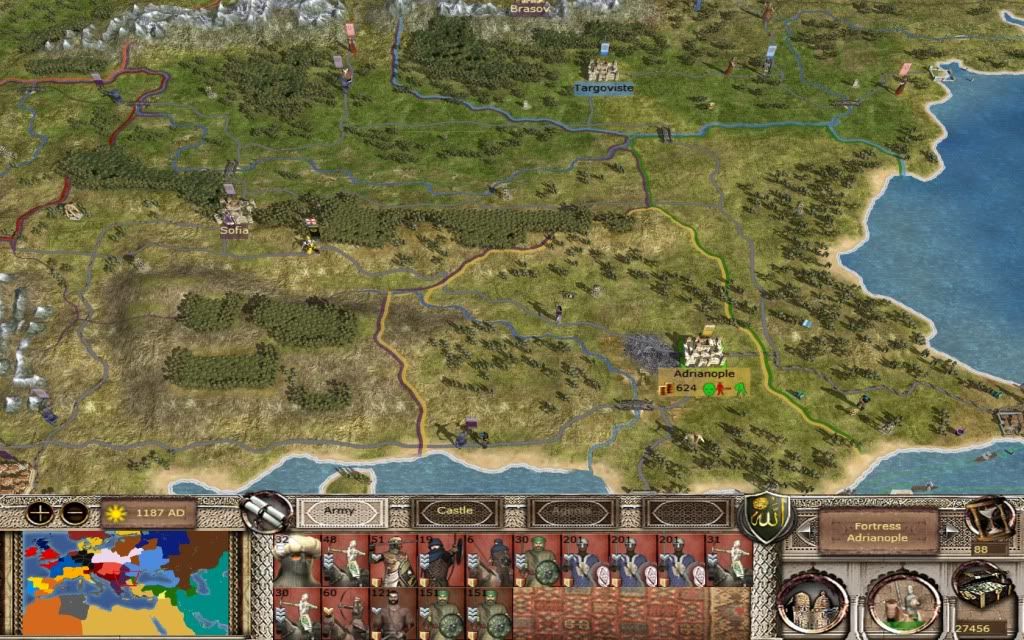Select the cavalry unit card with 48 men

coord(344,560)
